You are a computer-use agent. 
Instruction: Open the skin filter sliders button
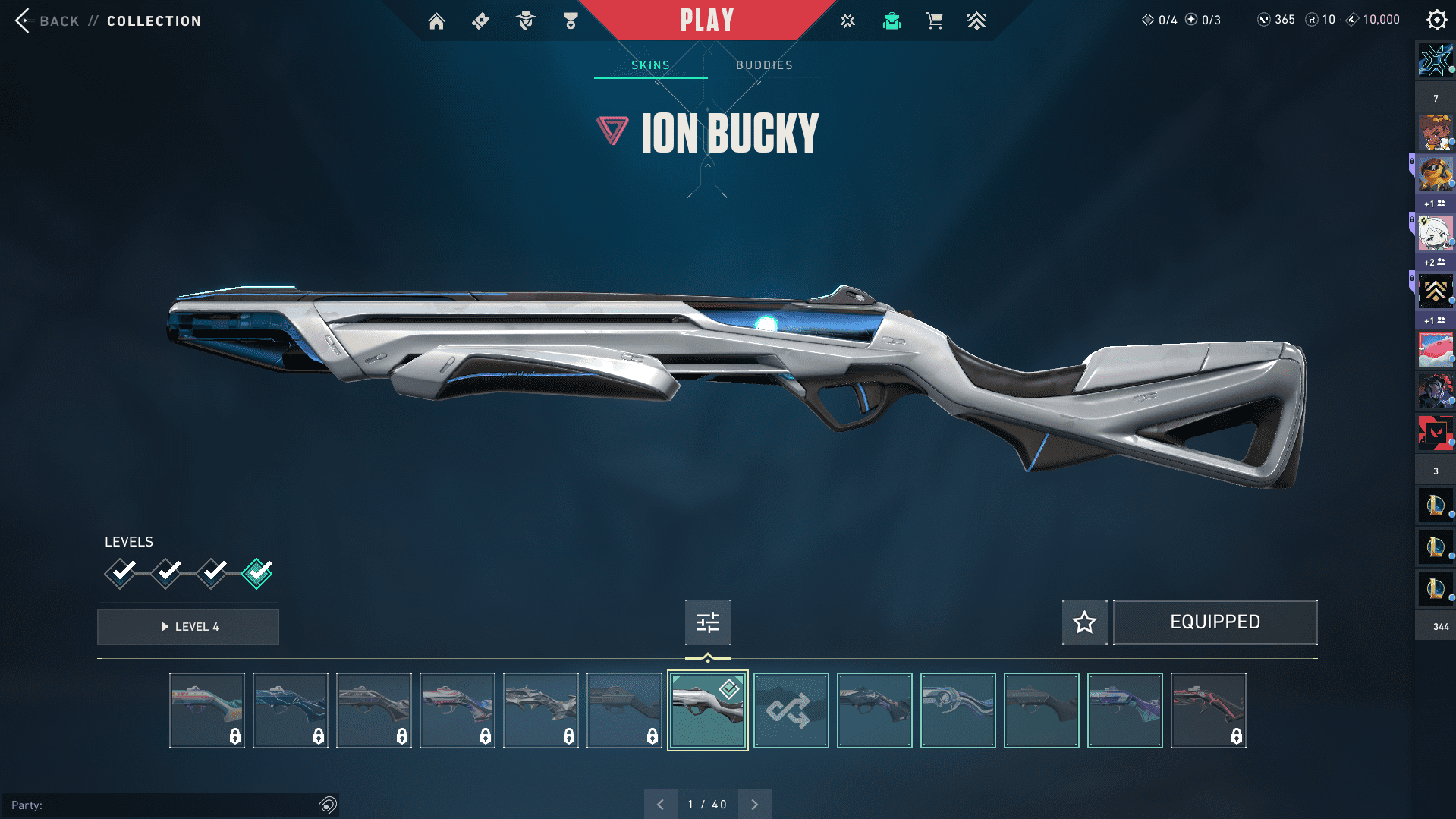(x=707, y=622)
